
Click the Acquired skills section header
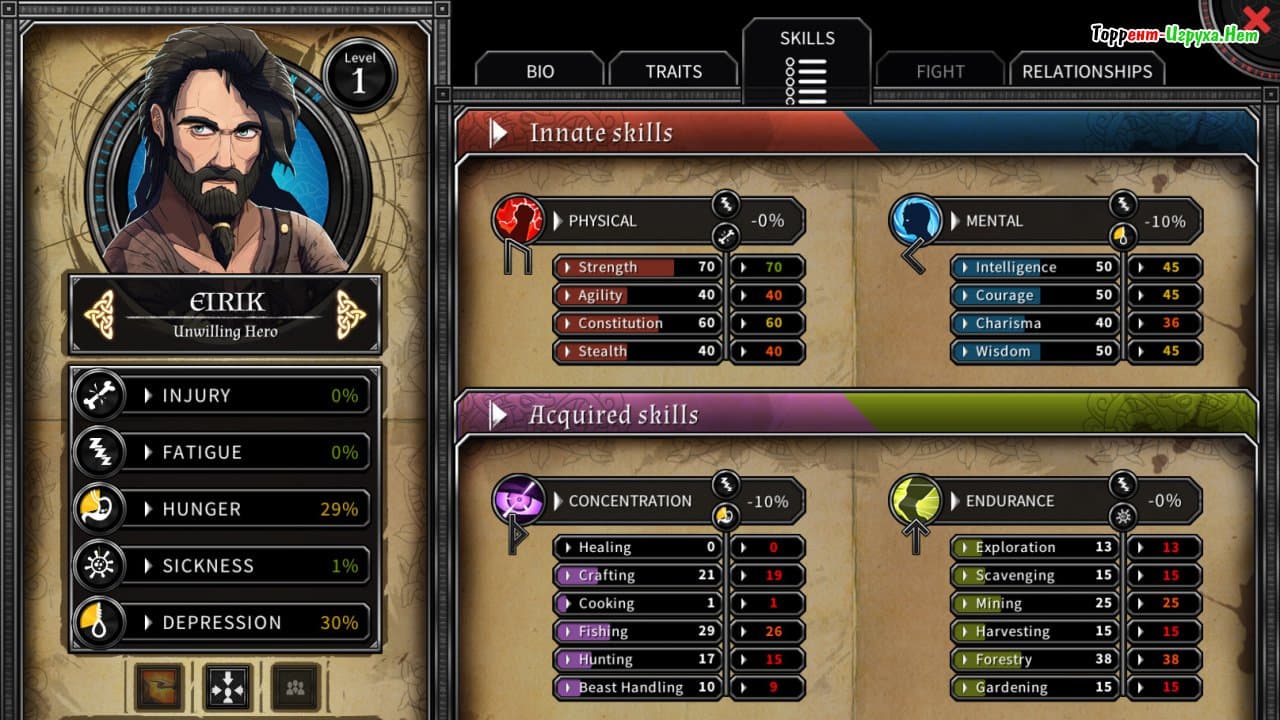612,415
